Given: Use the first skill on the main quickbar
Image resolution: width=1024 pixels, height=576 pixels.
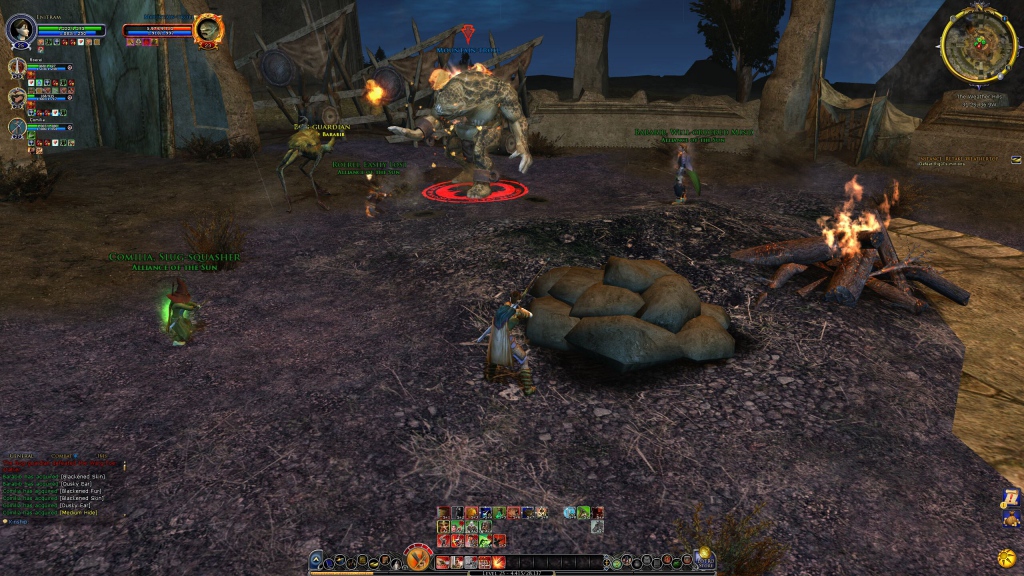Looking at the screenshot, I should pos(443,562).
